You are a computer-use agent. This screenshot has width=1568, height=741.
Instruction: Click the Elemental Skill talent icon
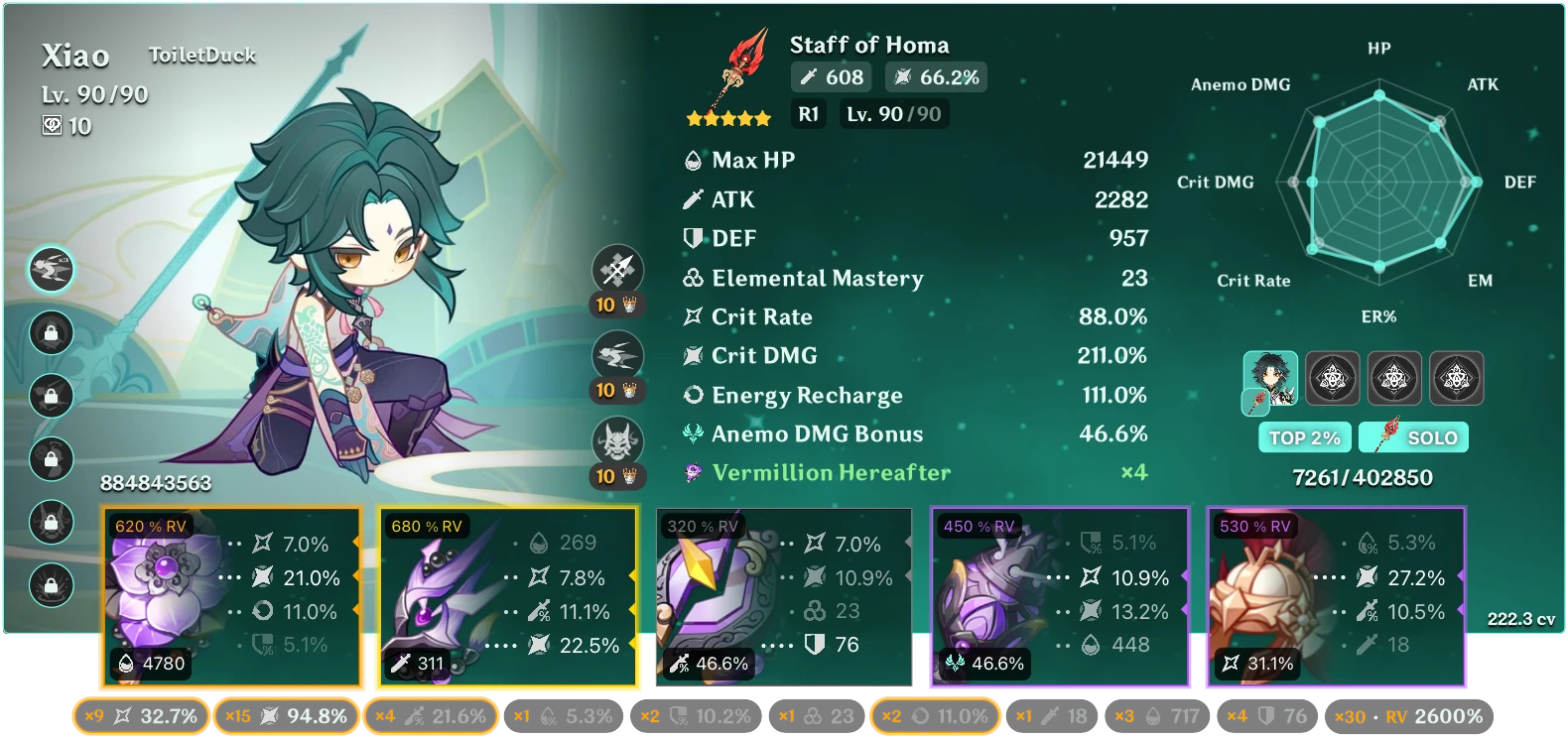619,355
